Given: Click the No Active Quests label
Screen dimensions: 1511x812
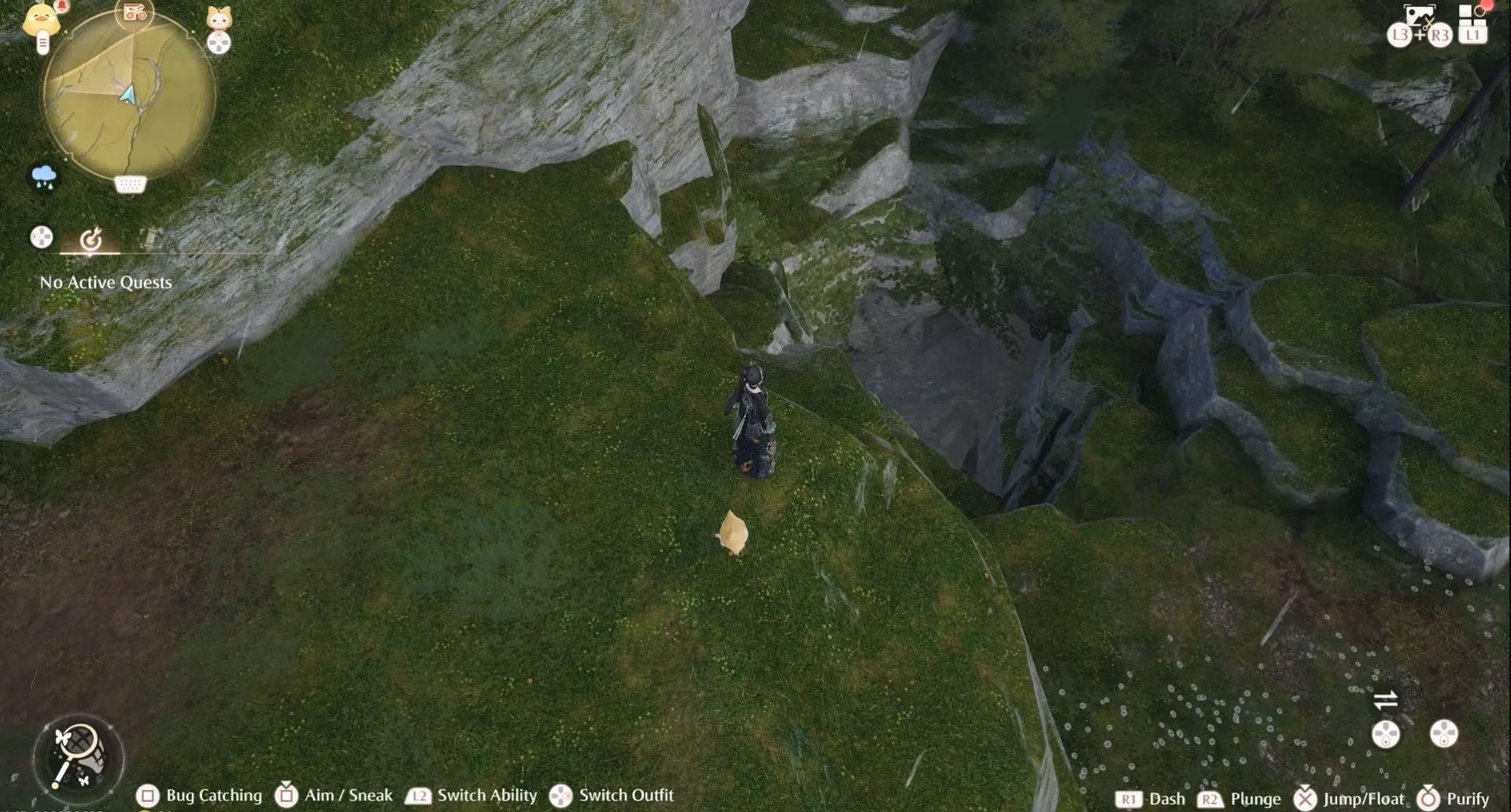Looking at the screenshot, I should (105, 282).
